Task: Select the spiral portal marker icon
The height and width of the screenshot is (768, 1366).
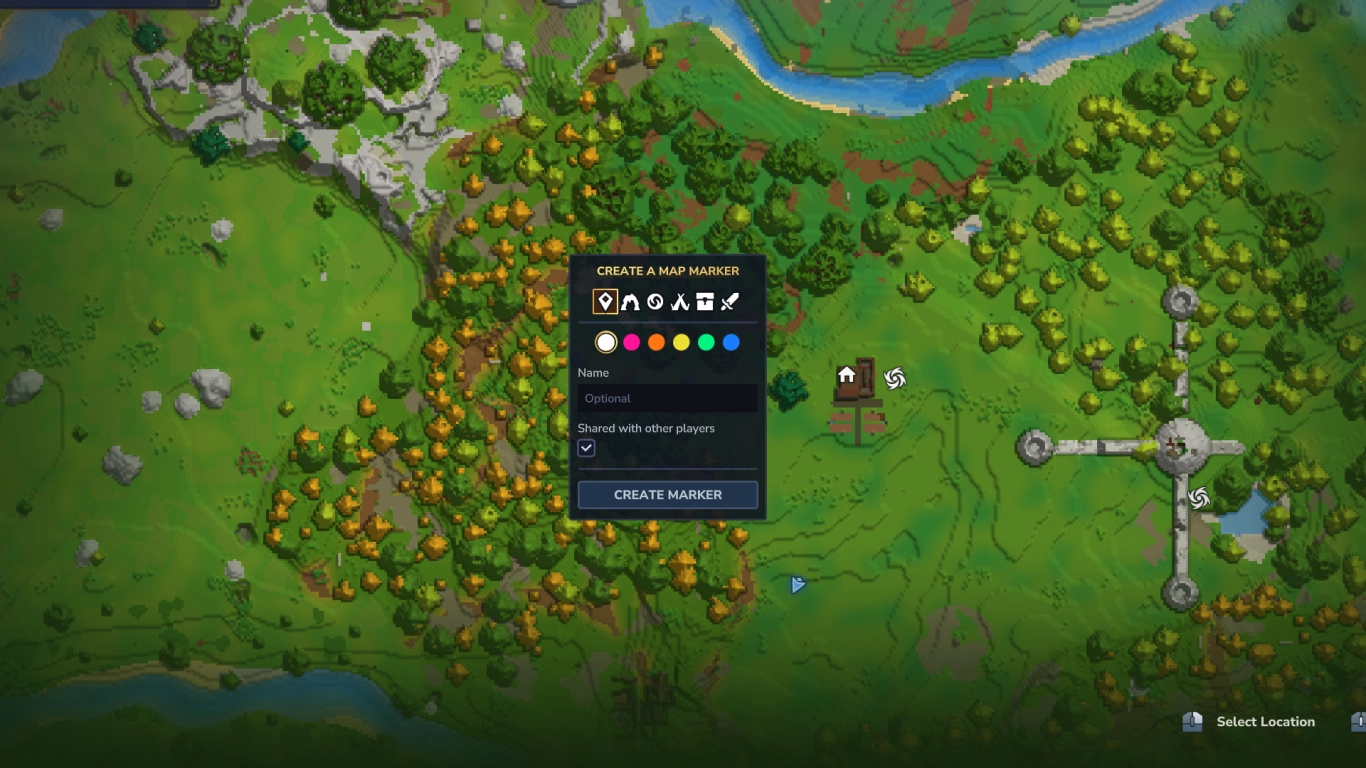Action: point(655,301)
